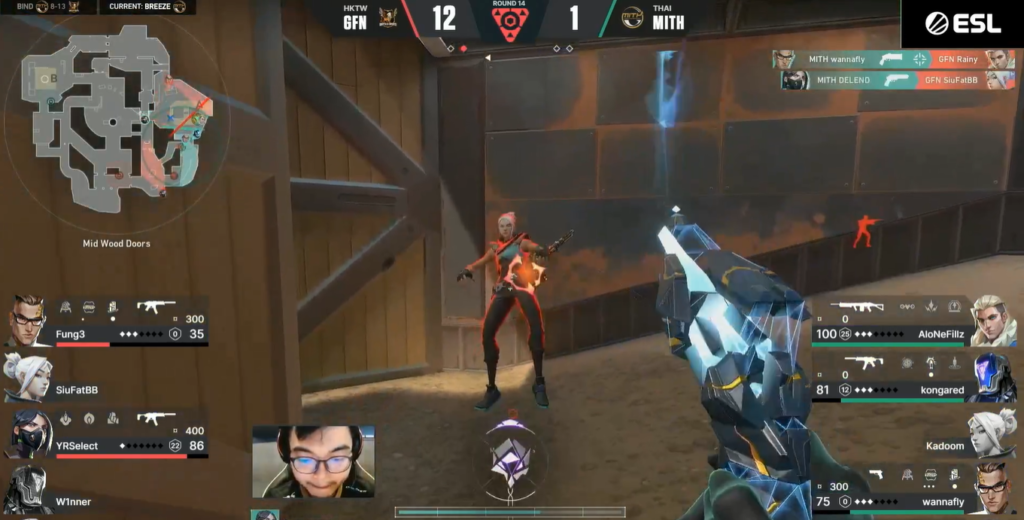Select kongared's player card
This screenshot has width=1024, height=520.
tap(914, 377)
